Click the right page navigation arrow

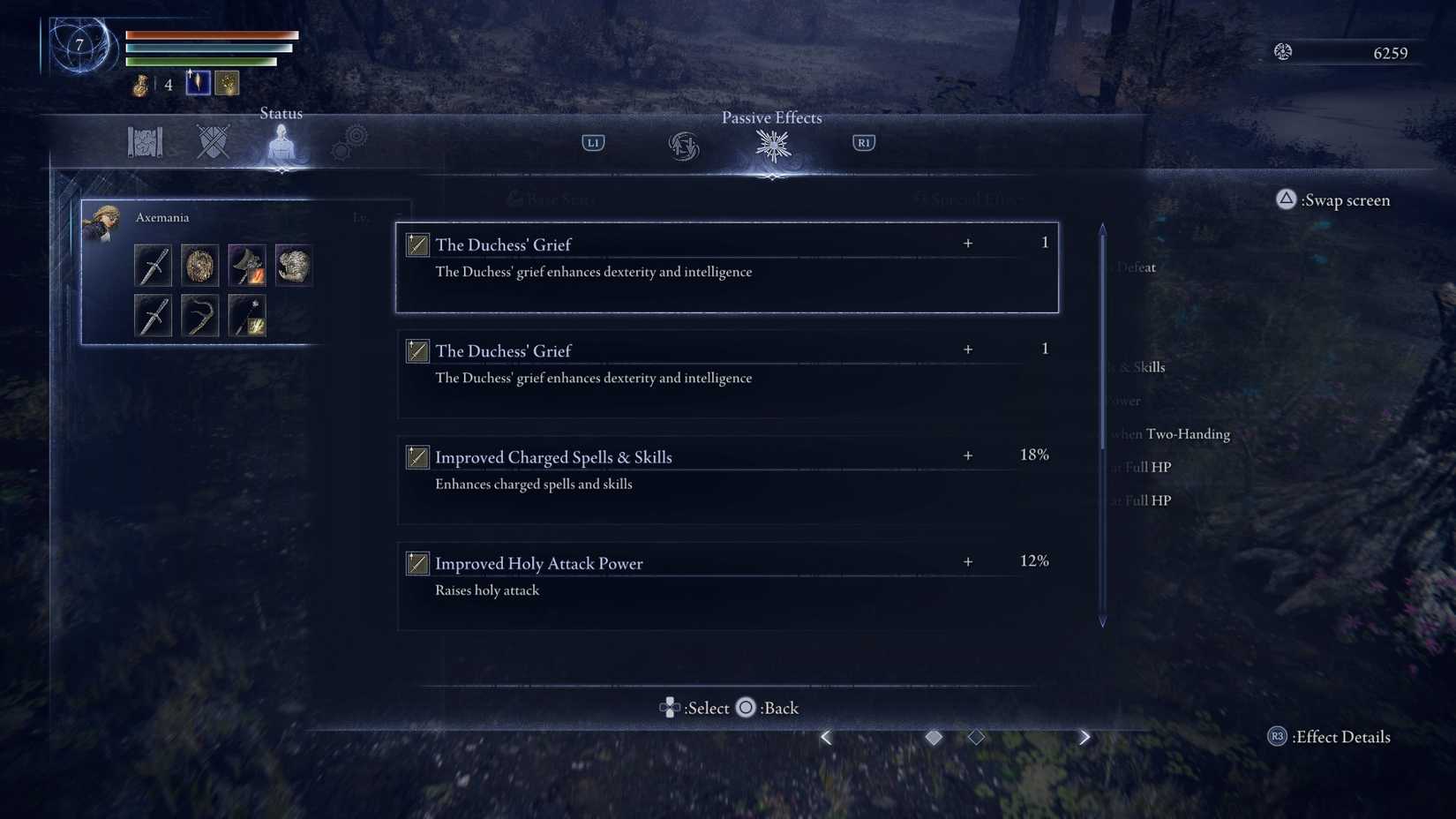[1084, 736]
